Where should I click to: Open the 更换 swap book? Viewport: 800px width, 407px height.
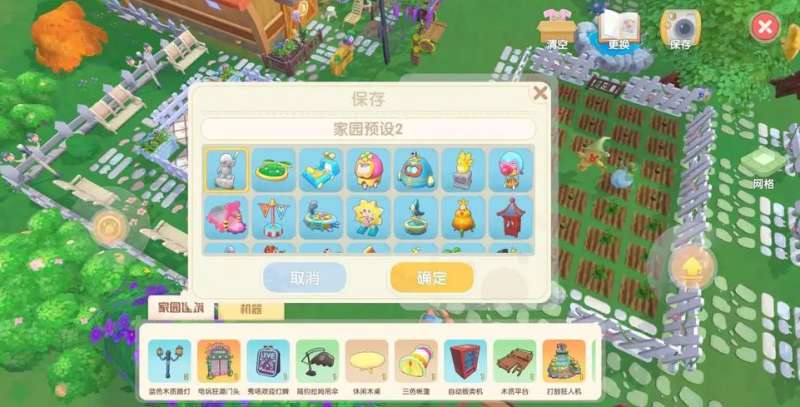pos(618,30)
